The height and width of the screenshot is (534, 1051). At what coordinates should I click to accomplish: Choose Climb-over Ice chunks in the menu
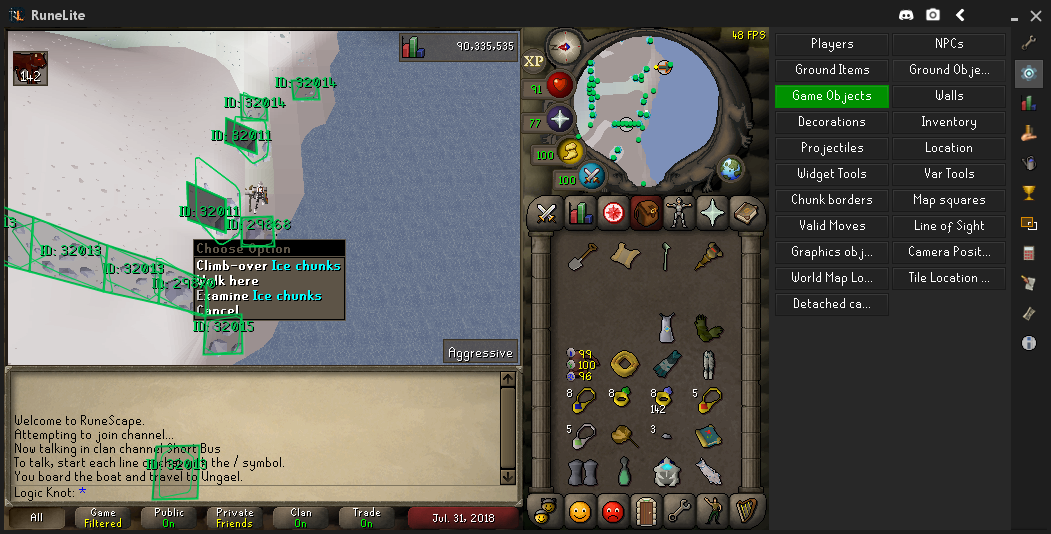(268, 266)
